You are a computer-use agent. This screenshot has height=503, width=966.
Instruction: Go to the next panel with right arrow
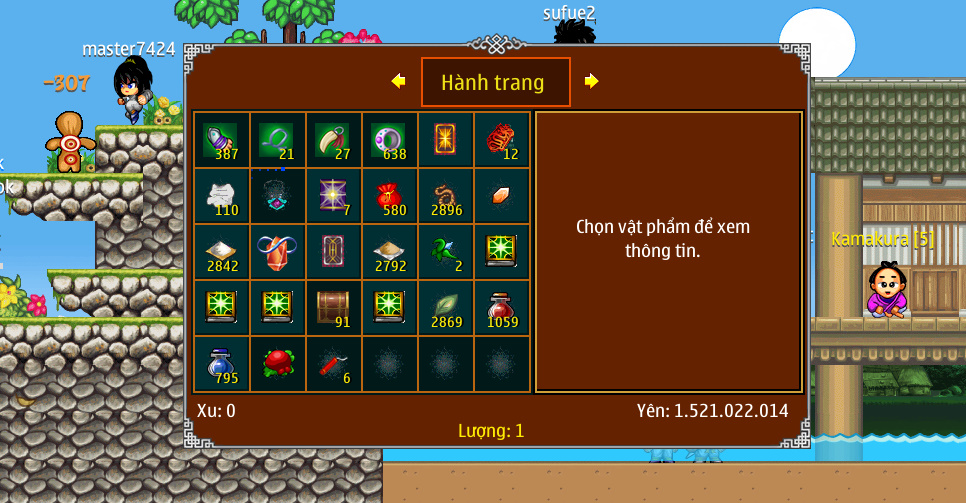(x=591, y=81)
